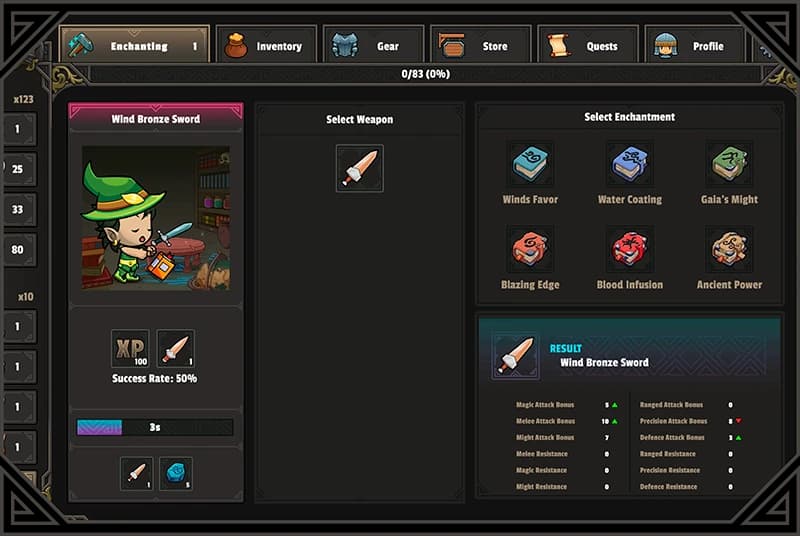
Task: Select the bronze sword weapon slot
Action: [359, 168]
